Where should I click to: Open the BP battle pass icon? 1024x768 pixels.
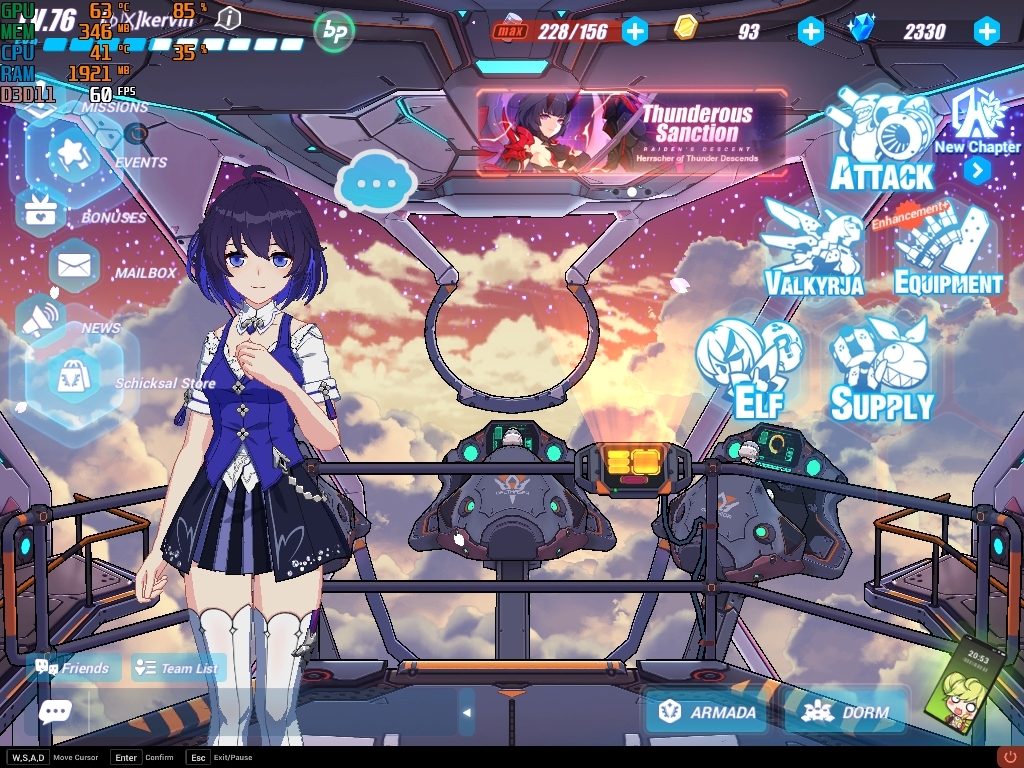pyautogui.click(x=335, y=32)
